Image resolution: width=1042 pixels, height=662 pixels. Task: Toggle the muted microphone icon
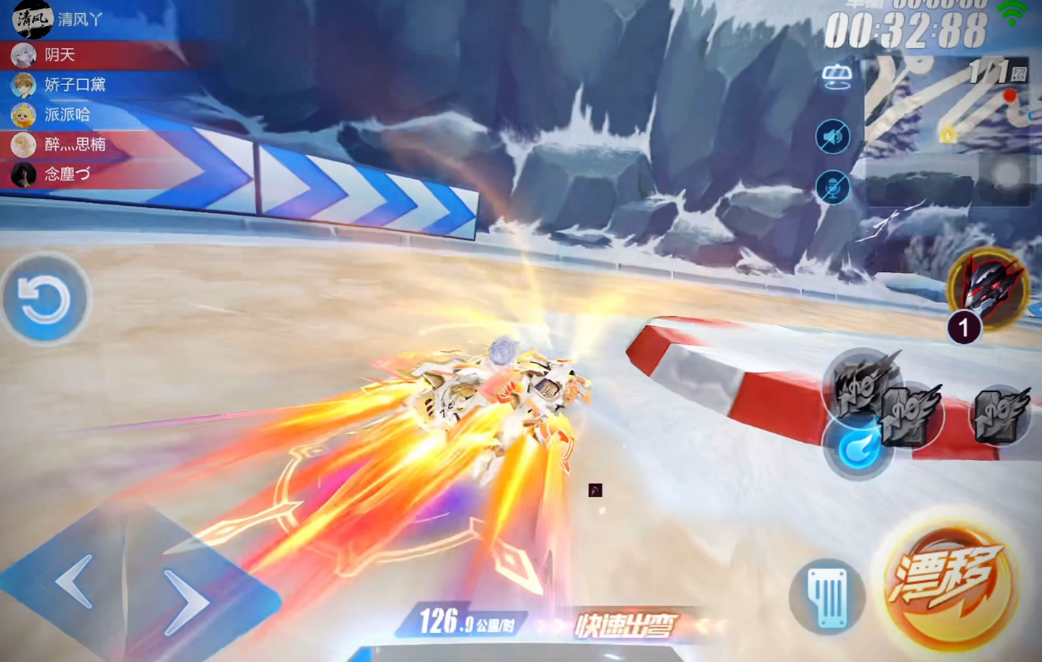pyautogui.click(x=832, y=187)
